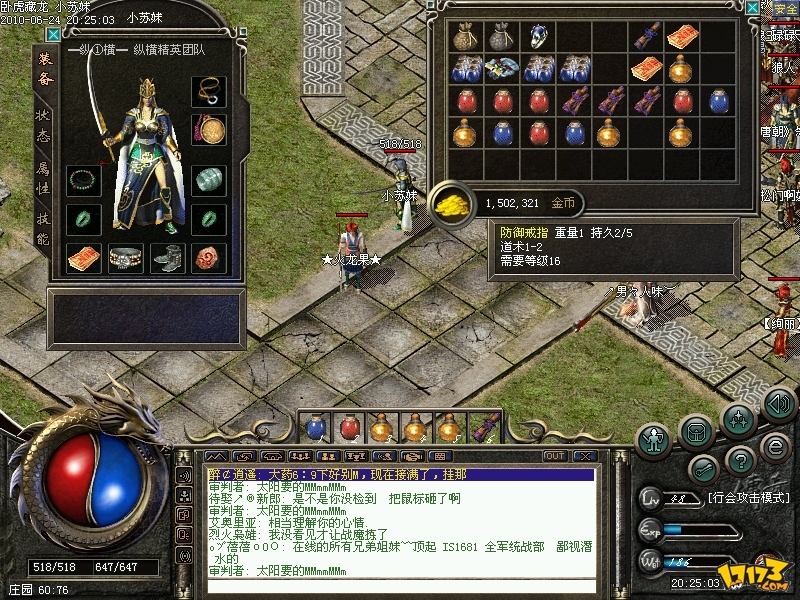The width and height of the screenshot is (800, 600).
Task: Select the equipped beaded bracelet slot
Action: [x=84, y=181]
